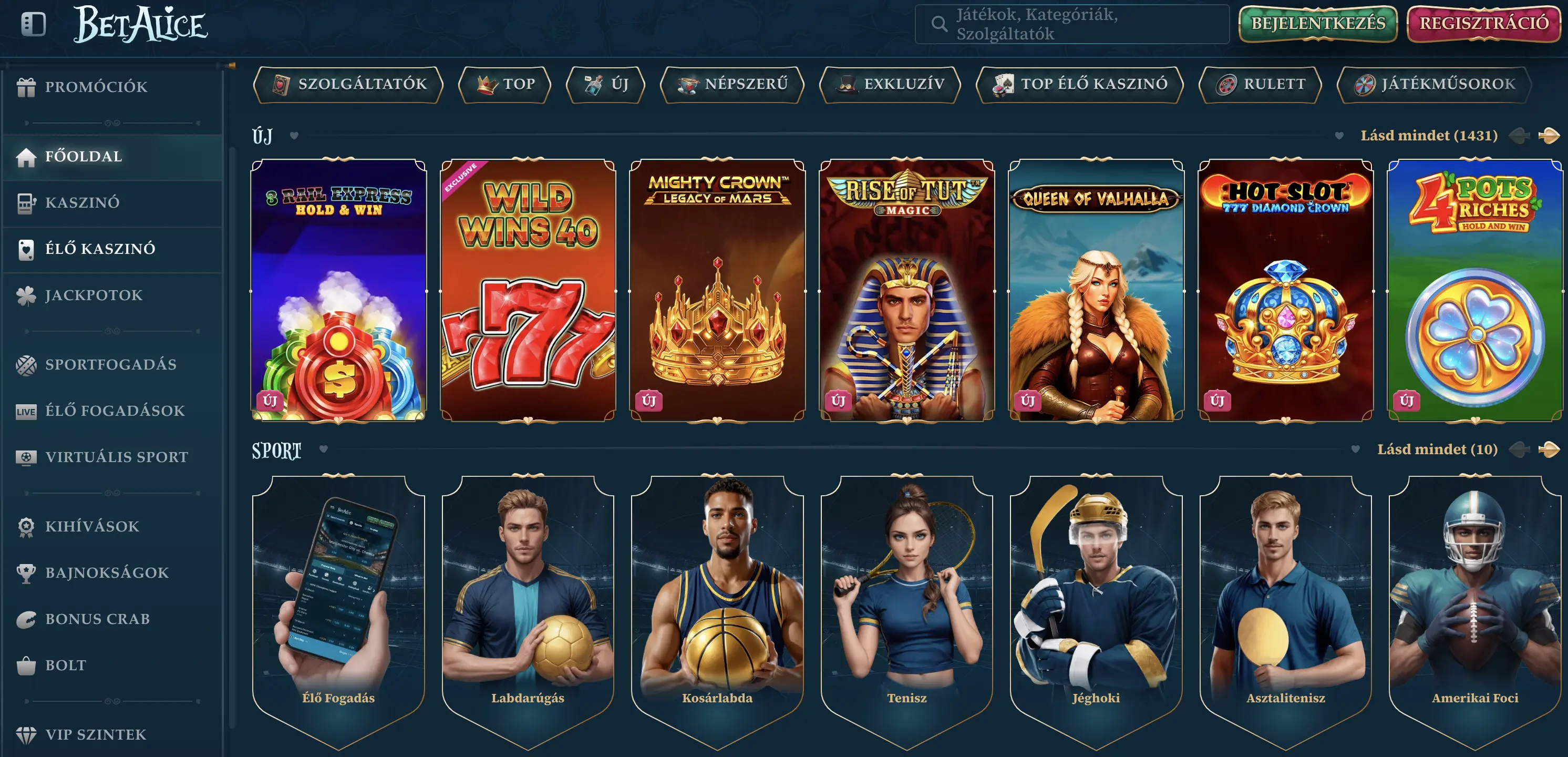Image resolution: width=1568 pixels, height=757 pixels.
Task: Show the VIP Szintek page
Action: tap(96, 735)
